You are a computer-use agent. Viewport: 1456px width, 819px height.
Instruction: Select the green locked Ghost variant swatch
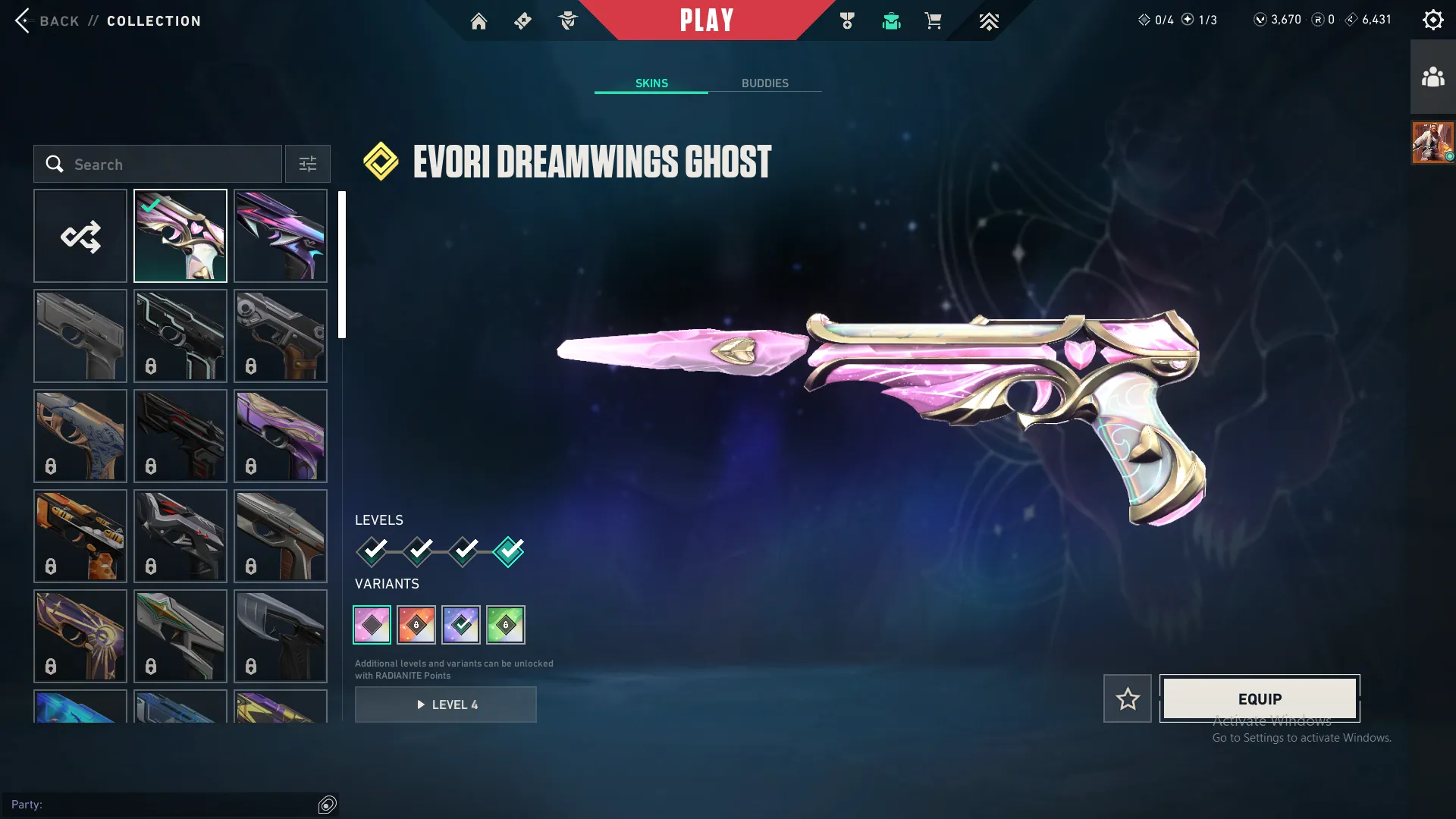coord(507,624)
